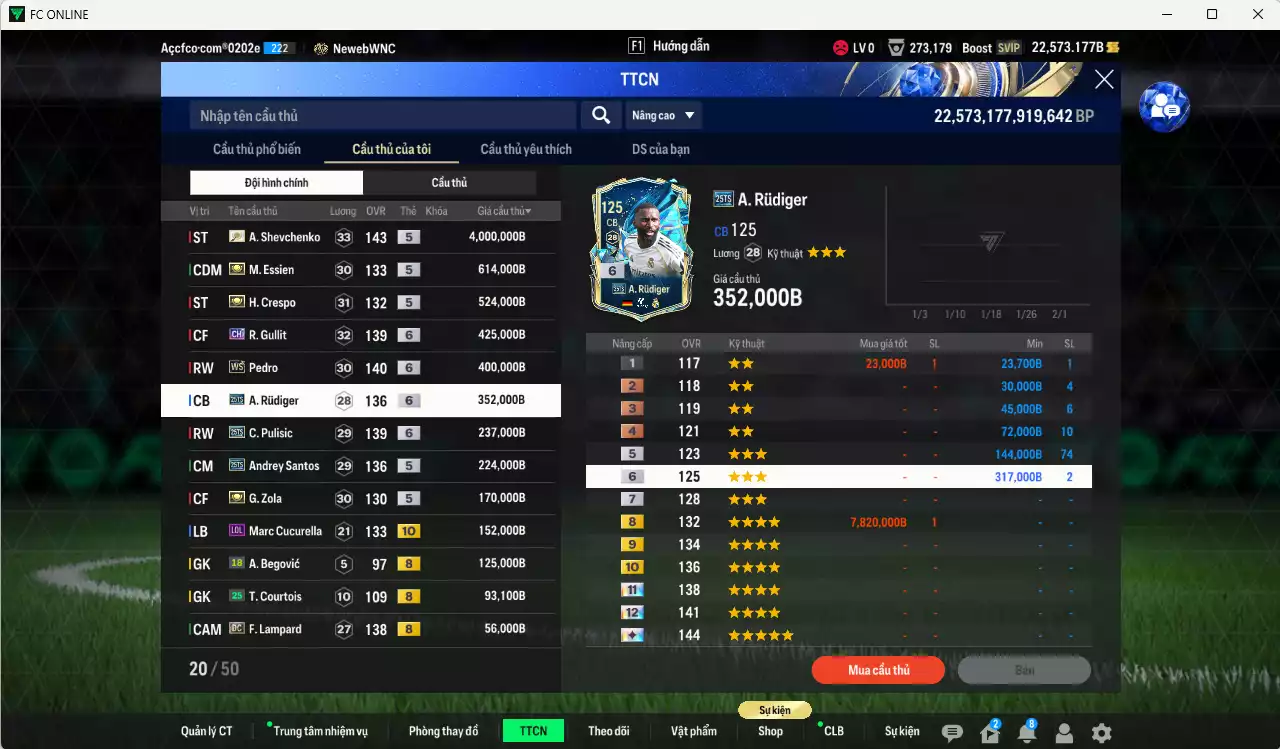Open the Nâng cao dropdown
Viewport: 1280px width, 749px height.
(x=664, y=116)
